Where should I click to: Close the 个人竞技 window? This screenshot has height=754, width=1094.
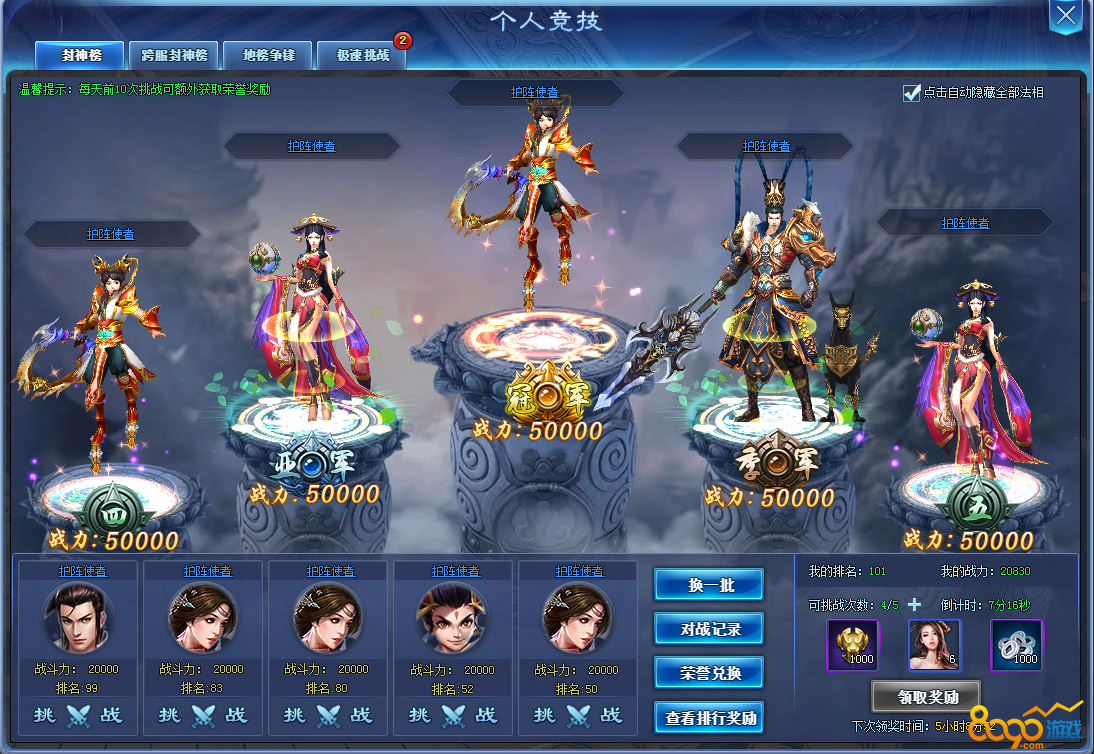1066,15
